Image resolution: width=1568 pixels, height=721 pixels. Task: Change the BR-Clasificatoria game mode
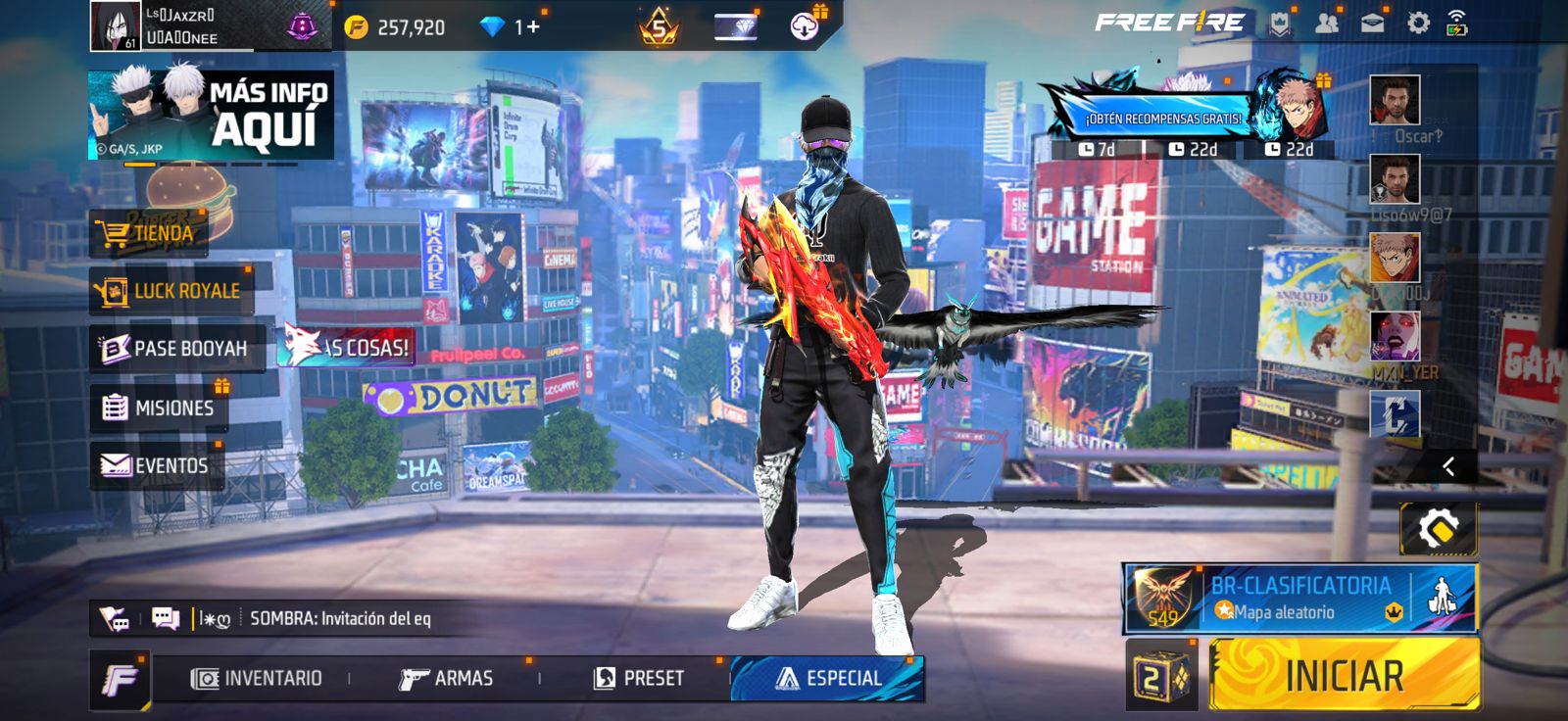[x=1299, y=598]
